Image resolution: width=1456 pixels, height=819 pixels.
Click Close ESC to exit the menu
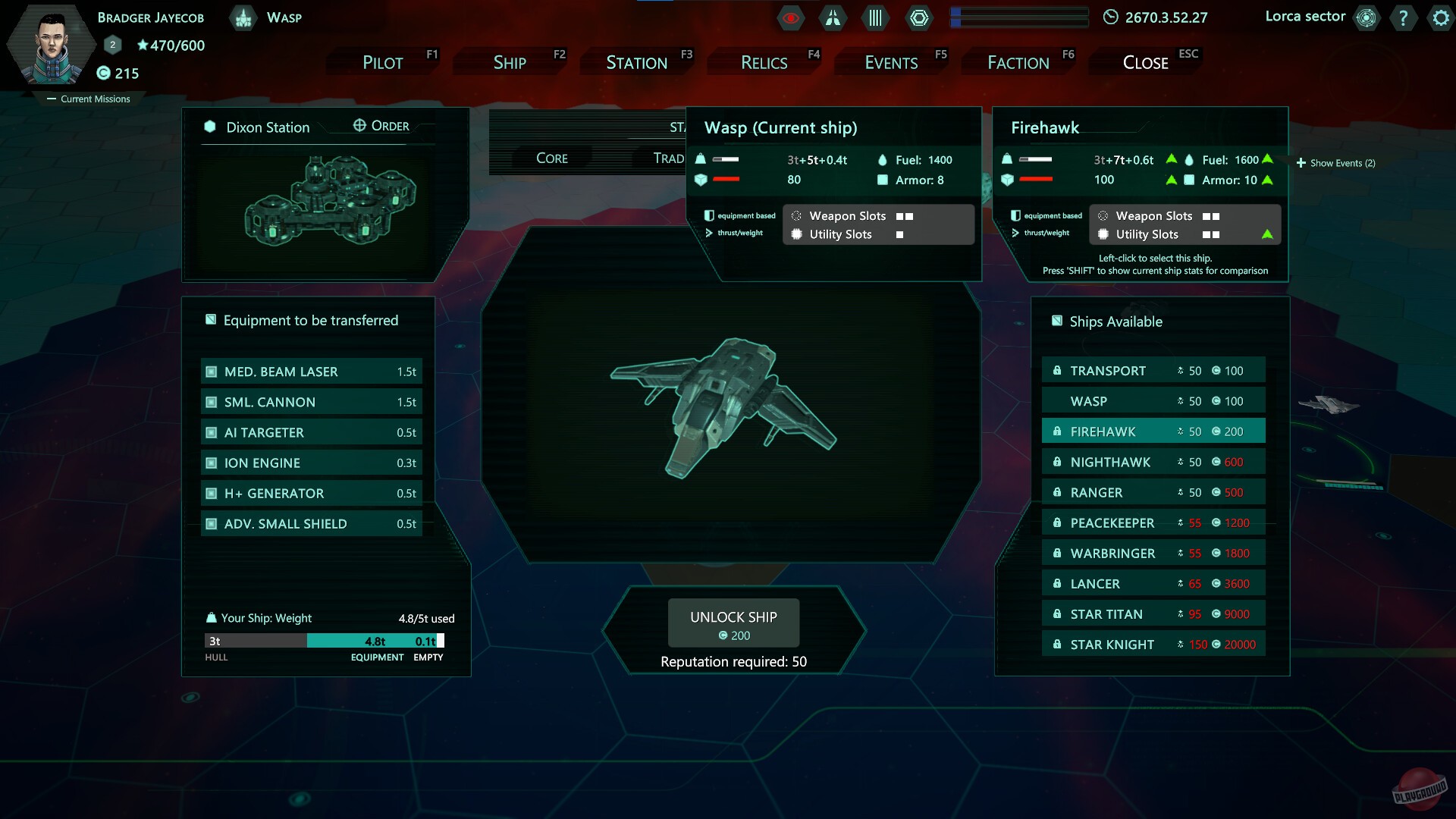[x=1144, y=62]
